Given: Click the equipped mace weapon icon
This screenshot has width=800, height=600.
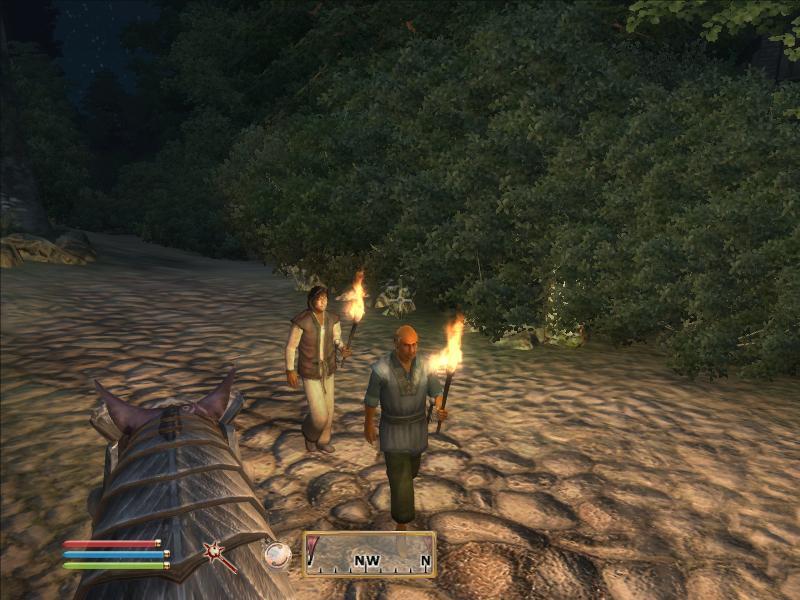Looking at the screenshot, I should coord(216,553).
